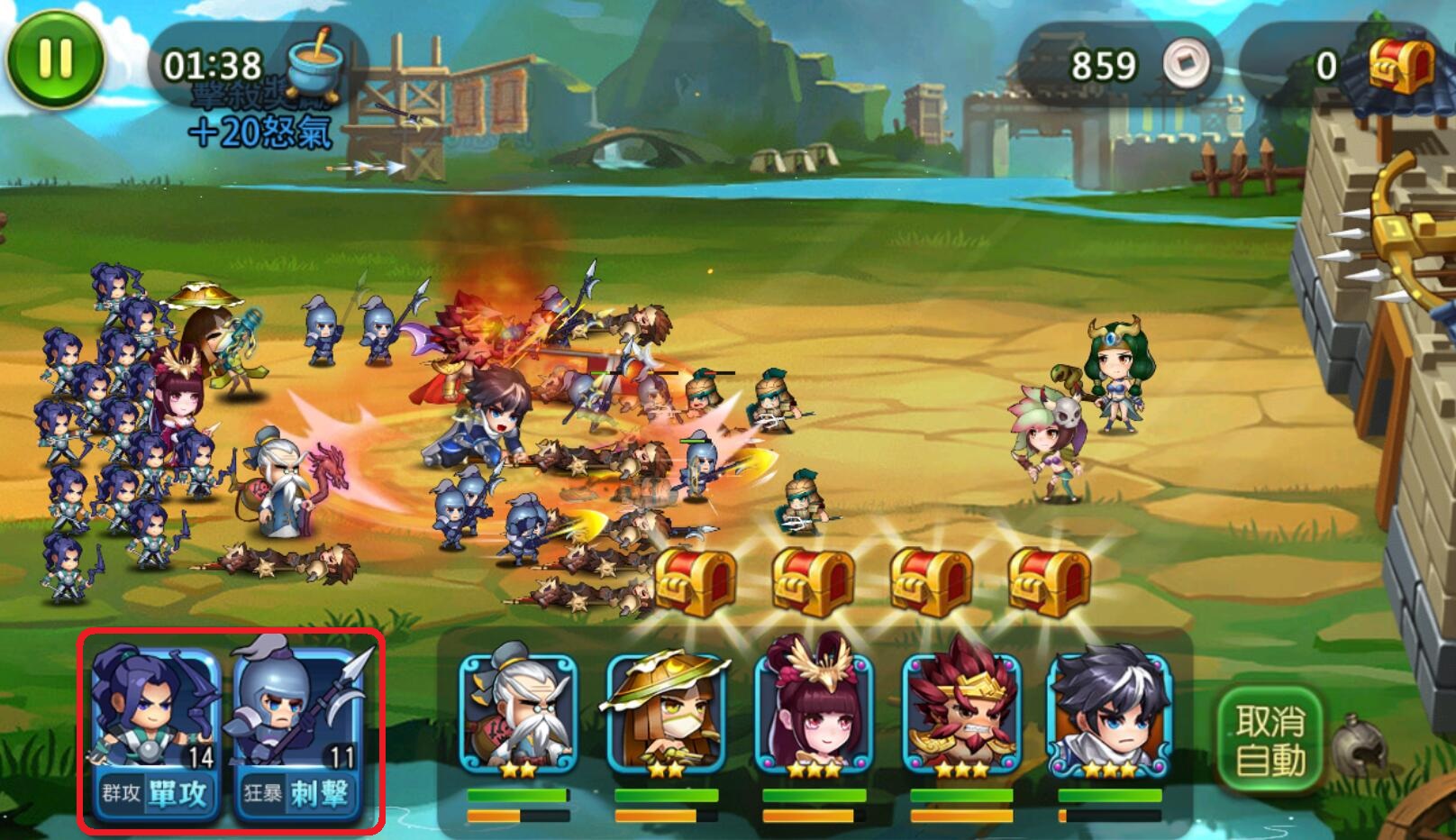Activate the black-haired young hero skill
Screen dimensions: 1456x840
pyautogui.click(x=1109, y=712)
